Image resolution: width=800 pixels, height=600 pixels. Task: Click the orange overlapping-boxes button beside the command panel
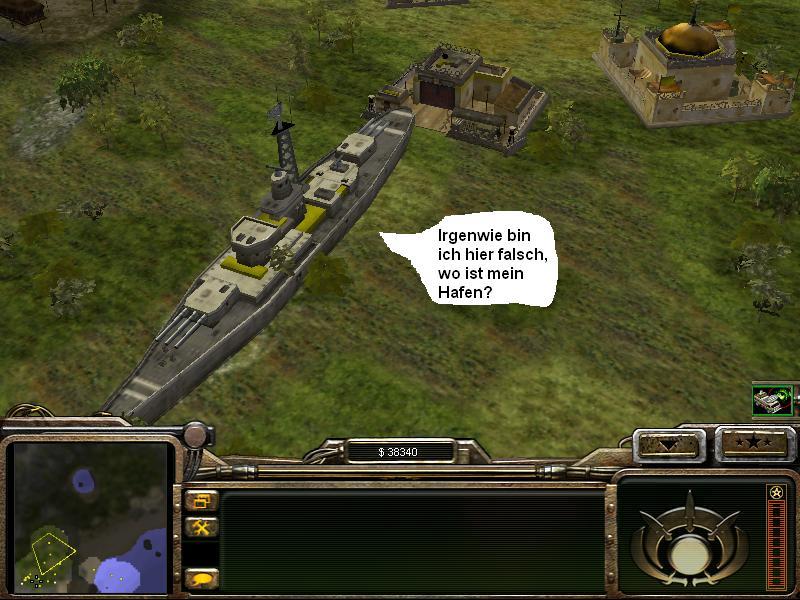pyautogui.click(x=201, y=500)
